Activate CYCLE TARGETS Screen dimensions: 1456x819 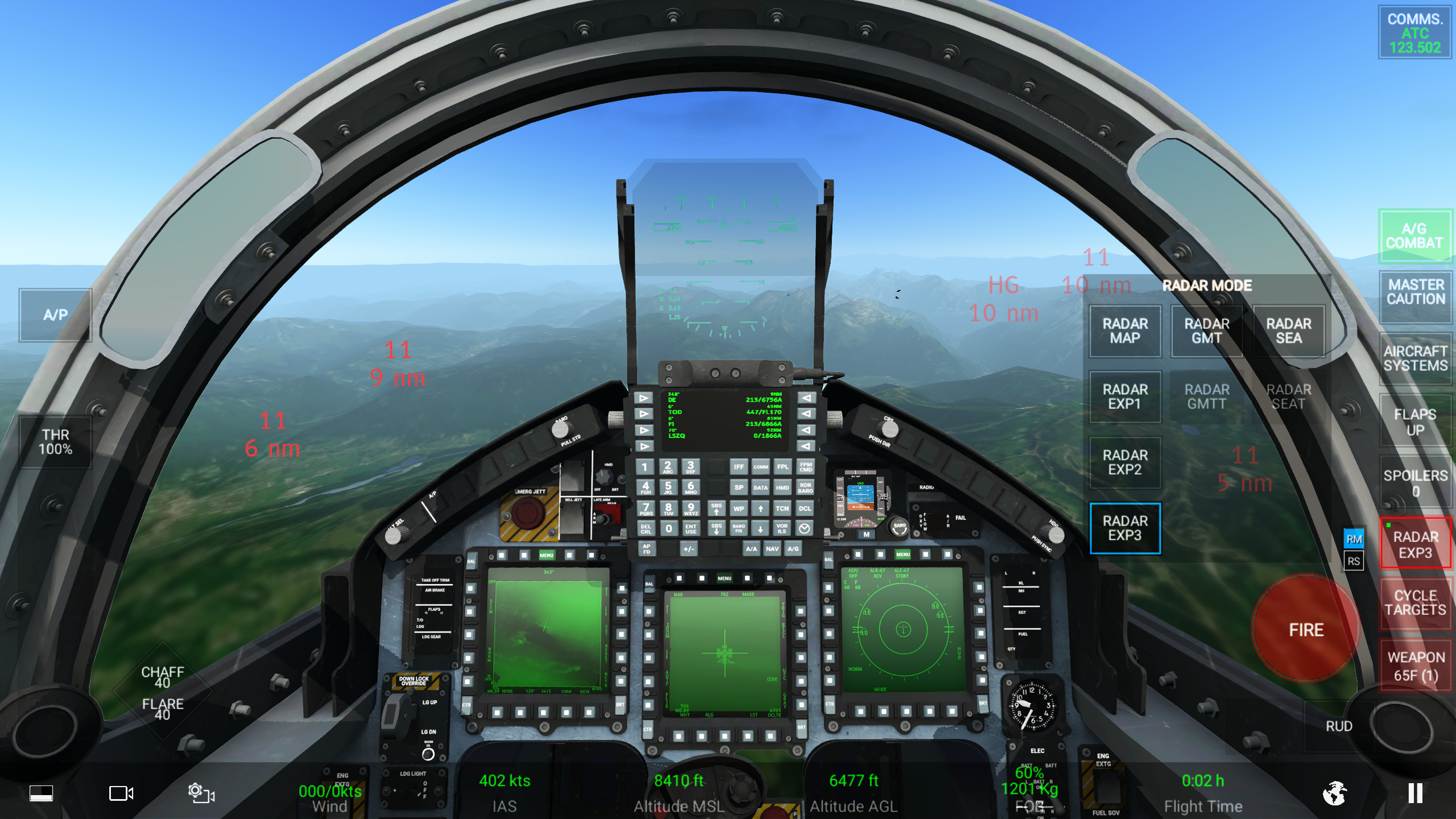tap(1416, 602)
